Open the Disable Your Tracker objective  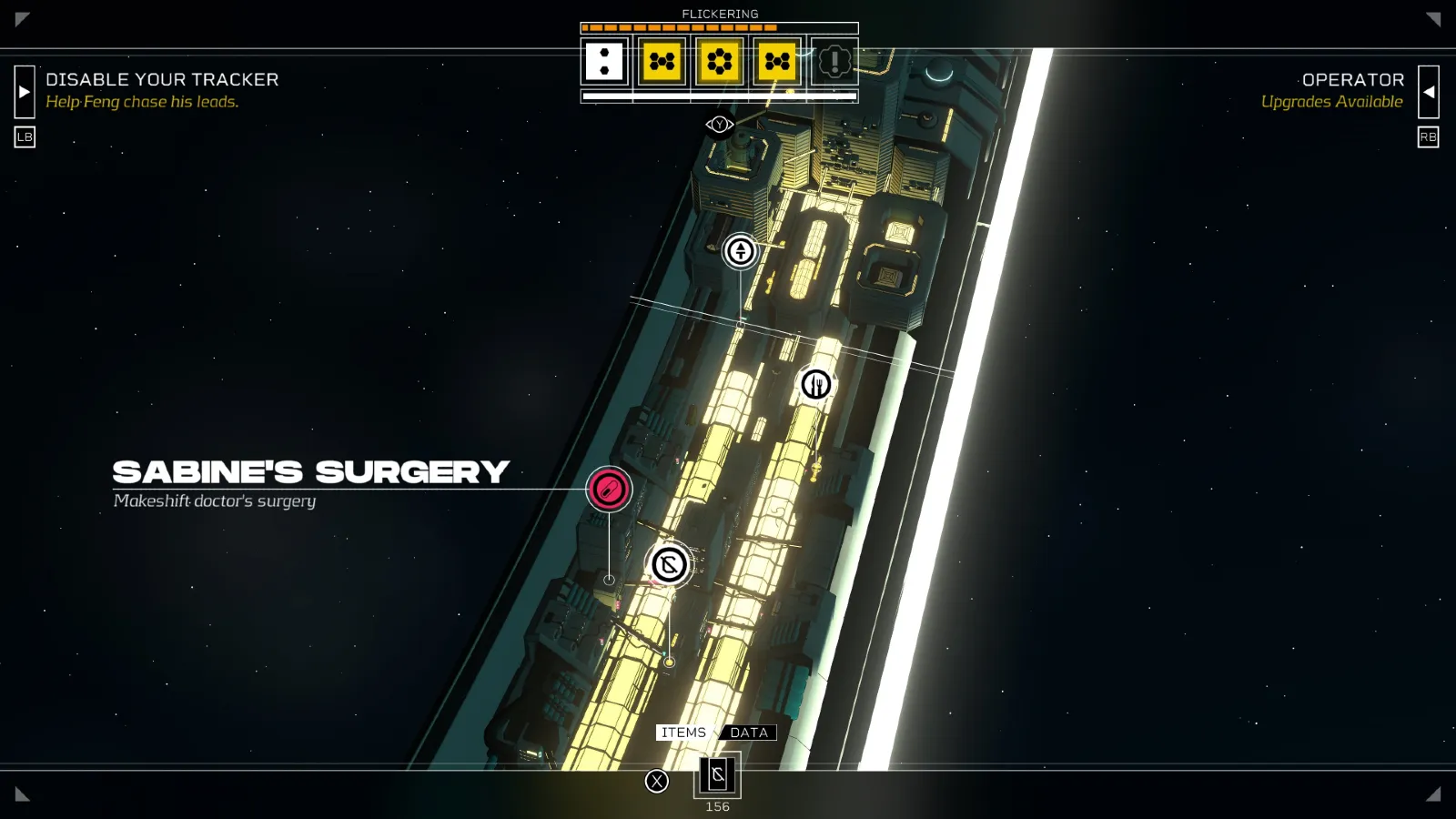click(x=162, y=89)
